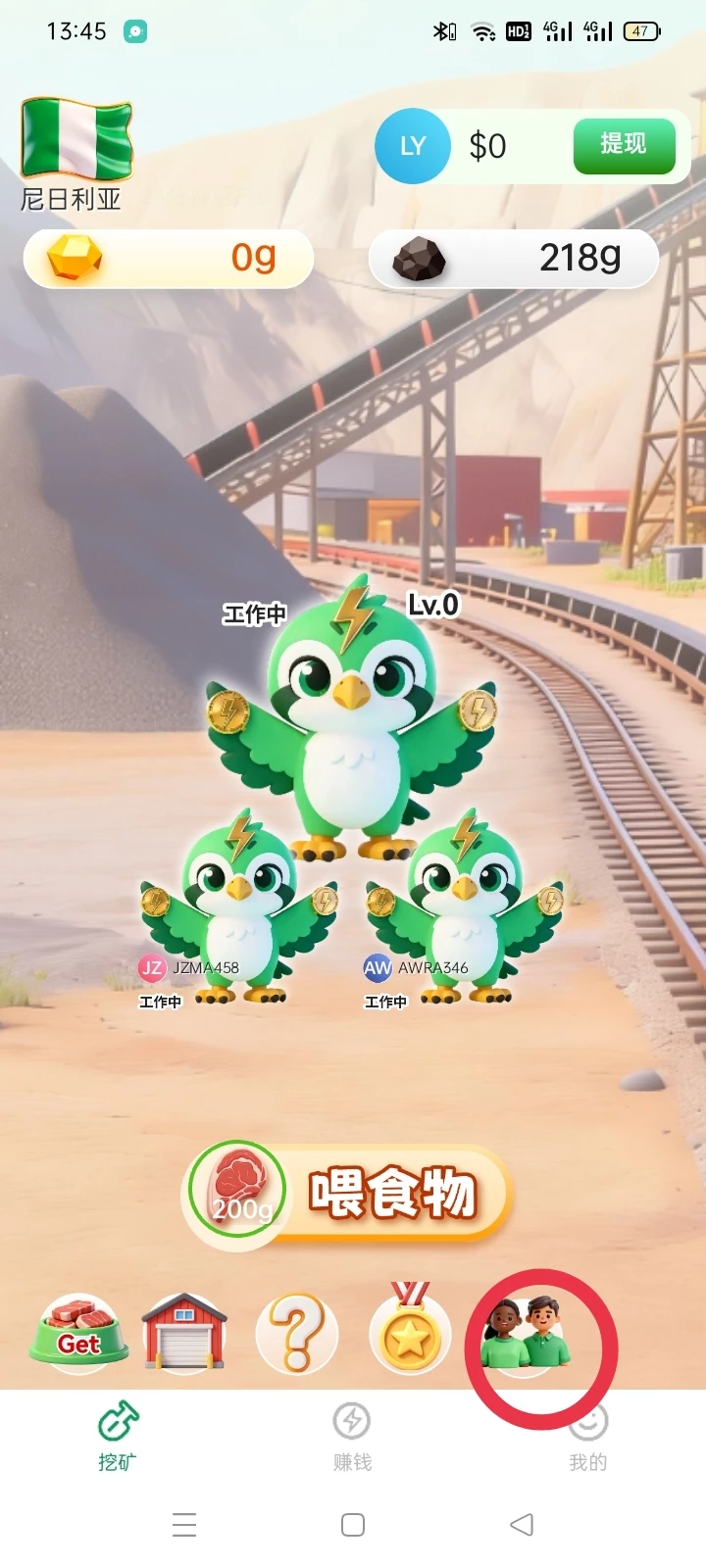Switch to the 我的 profile tab
Screen dimensions: 706x1568
point(588,1437)
